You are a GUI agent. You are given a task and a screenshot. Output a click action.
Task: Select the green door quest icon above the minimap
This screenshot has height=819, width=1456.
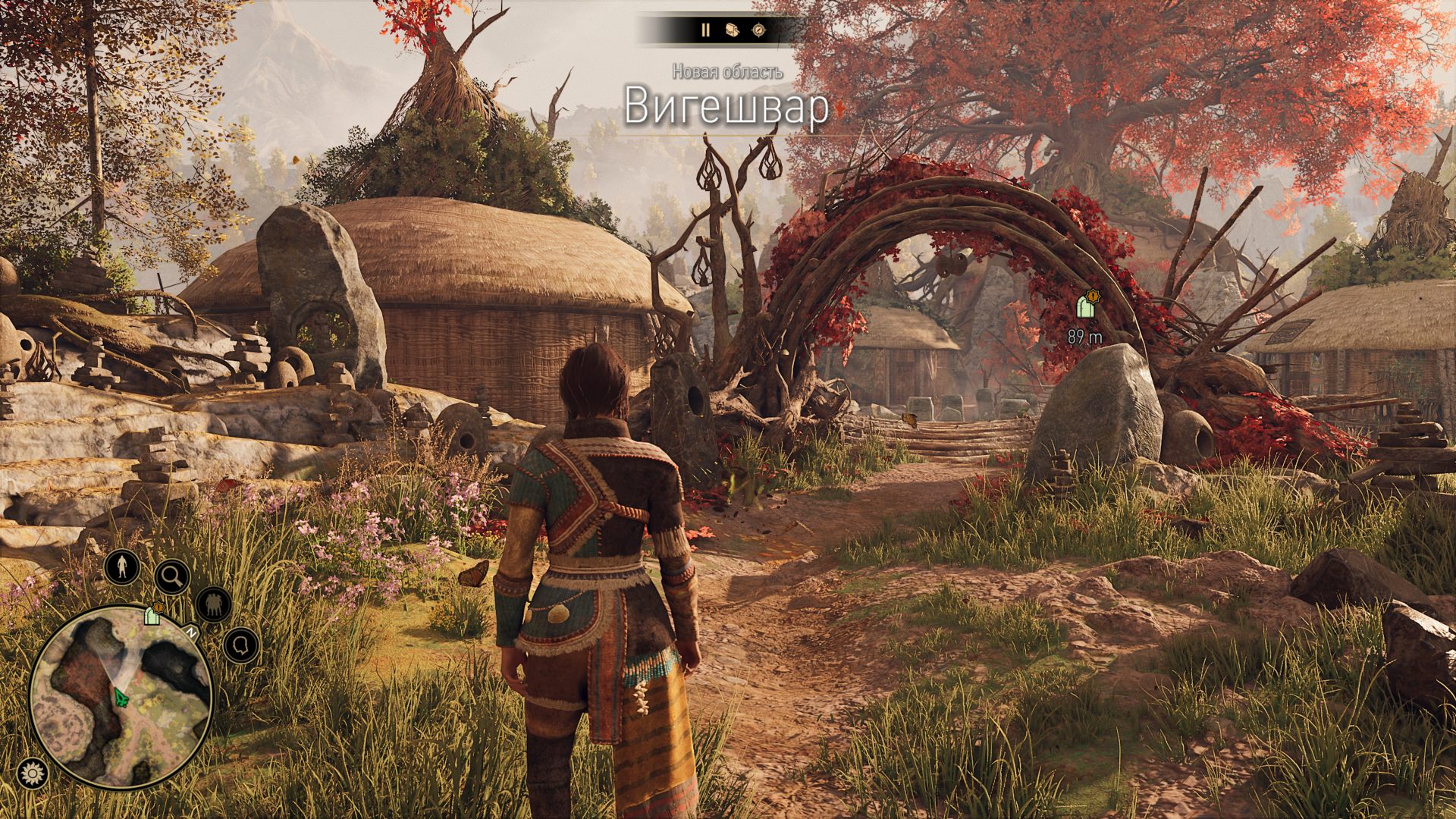point(152,617)
